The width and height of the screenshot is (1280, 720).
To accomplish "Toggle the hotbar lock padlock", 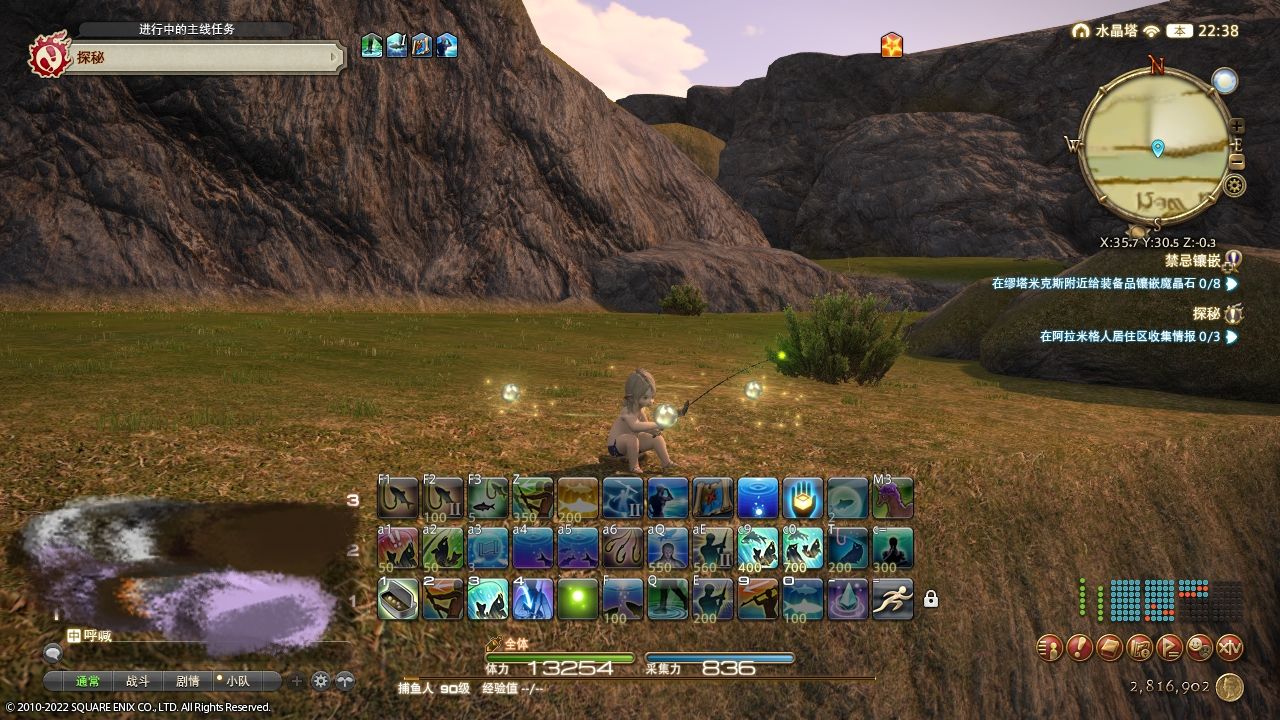I will [931, 599].
